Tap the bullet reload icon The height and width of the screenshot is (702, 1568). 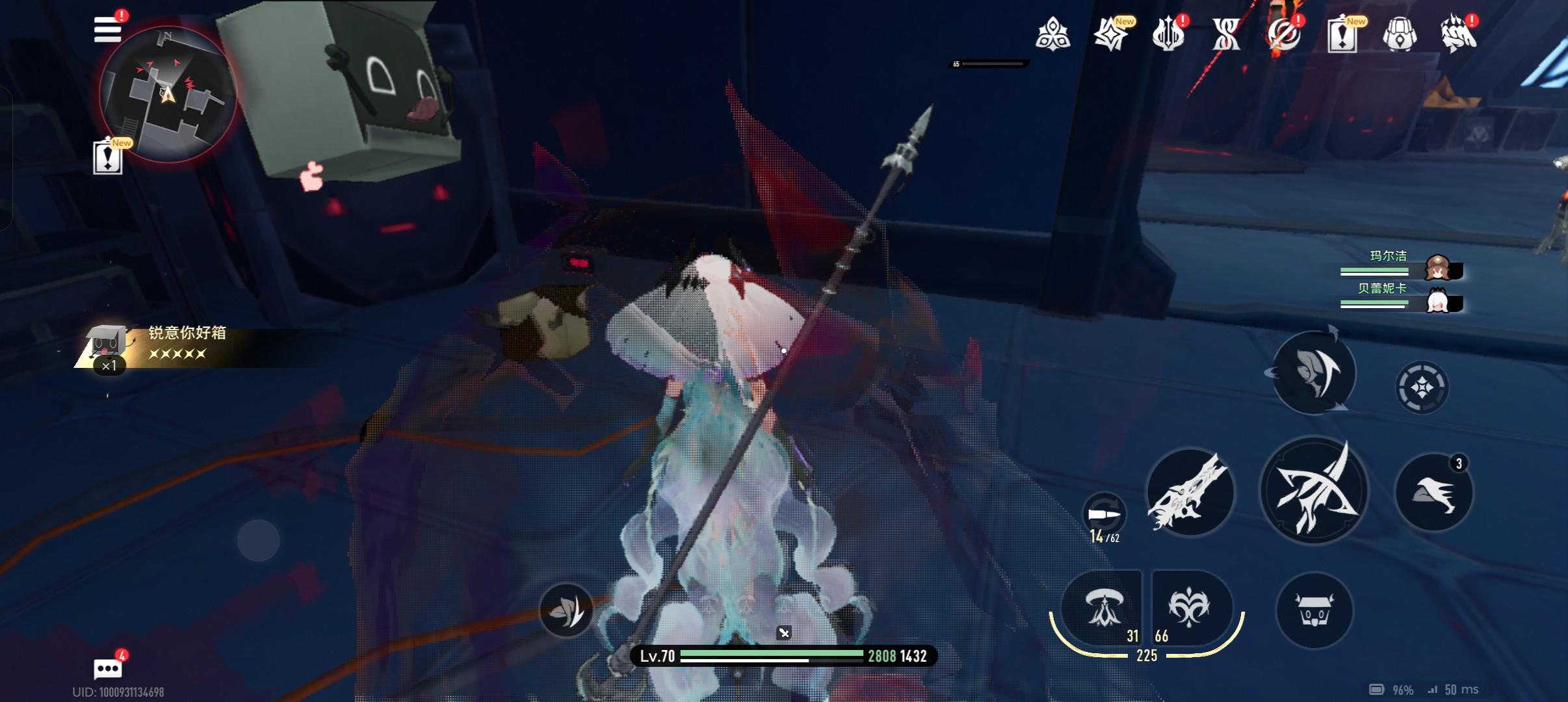[1104, 515]
